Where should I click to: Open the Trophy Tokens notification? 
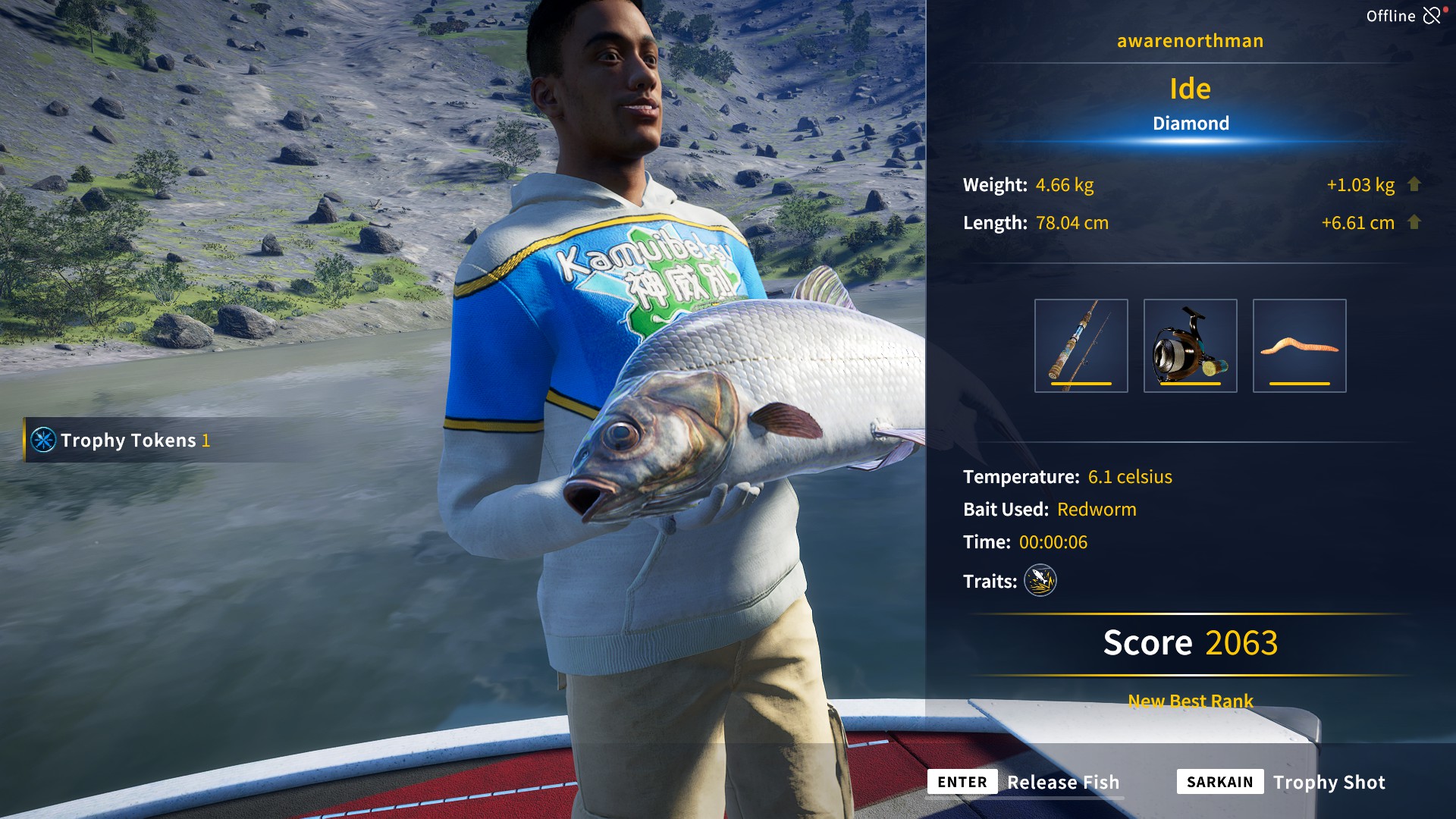click(x=121, y=440)
